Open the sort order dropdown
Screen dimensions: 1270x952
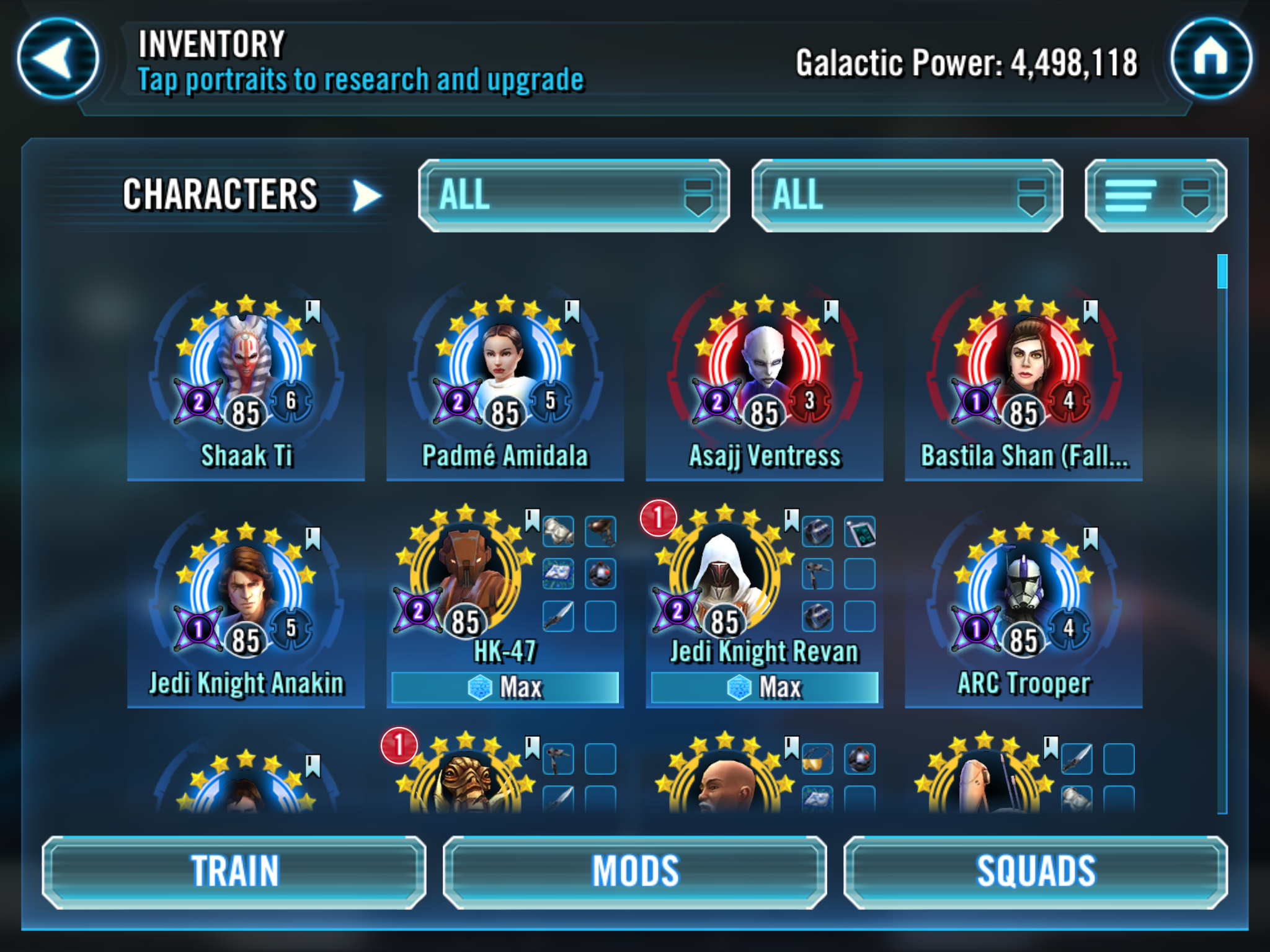click(1156, 196)
